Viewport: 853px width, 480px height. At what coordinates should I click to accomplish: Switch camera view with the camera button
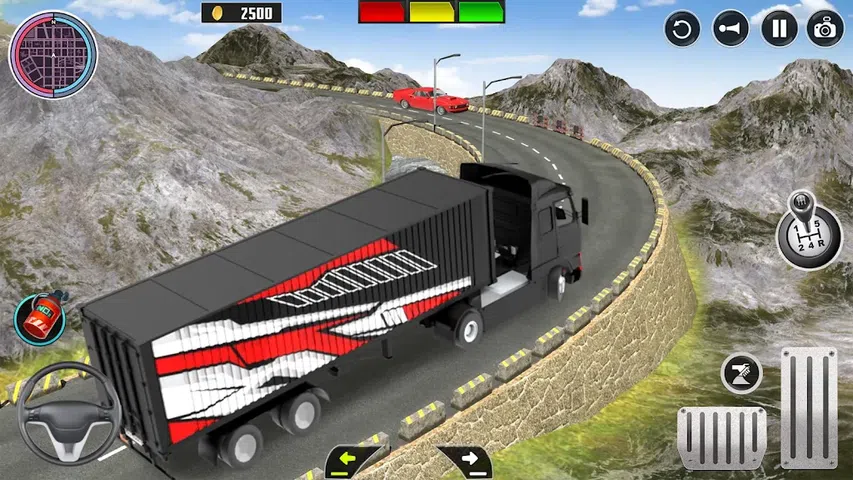click(826, 28)
